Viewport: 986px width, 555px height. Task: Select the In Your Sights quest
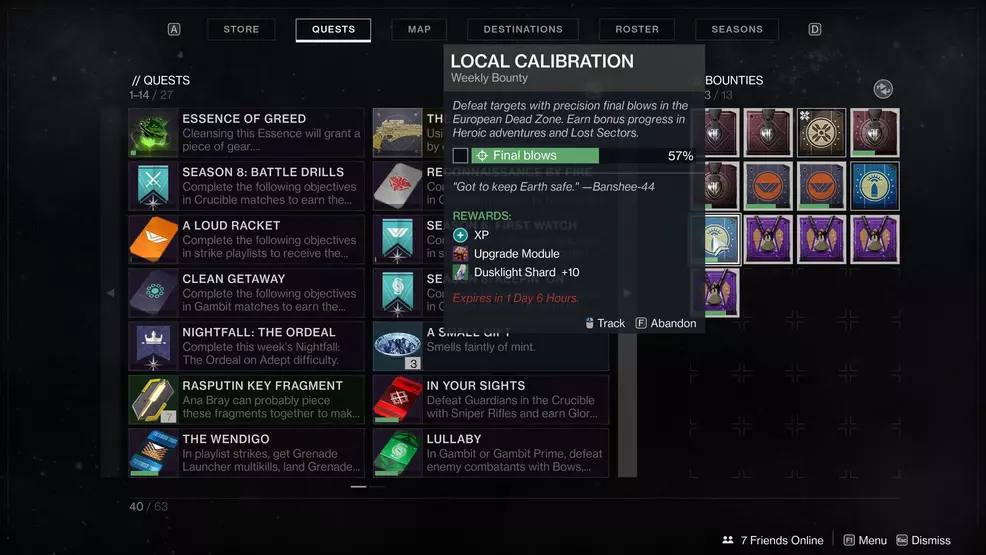490,399
